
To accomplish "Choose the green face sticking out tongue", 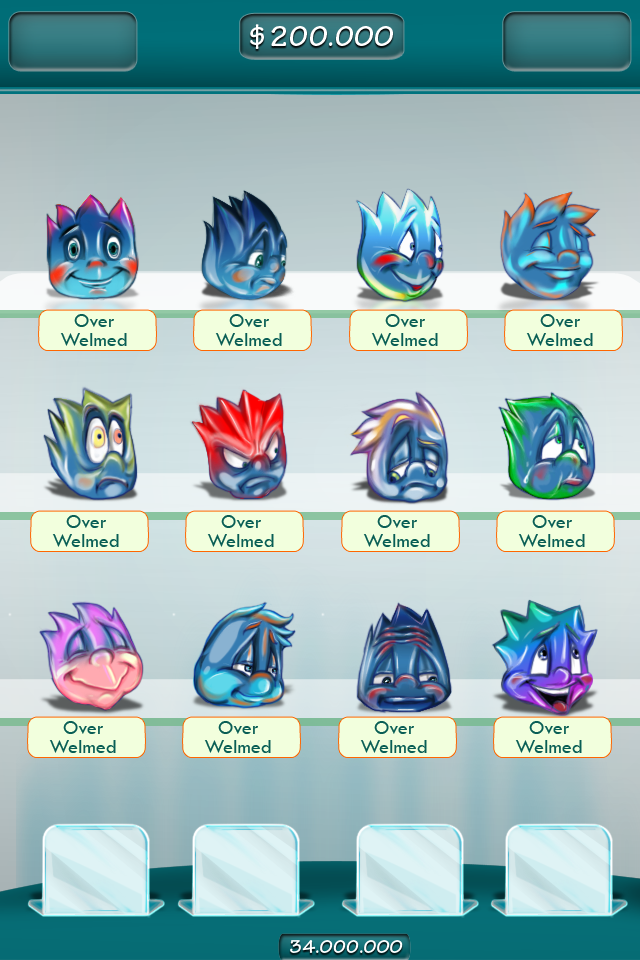I will point(547,449).
